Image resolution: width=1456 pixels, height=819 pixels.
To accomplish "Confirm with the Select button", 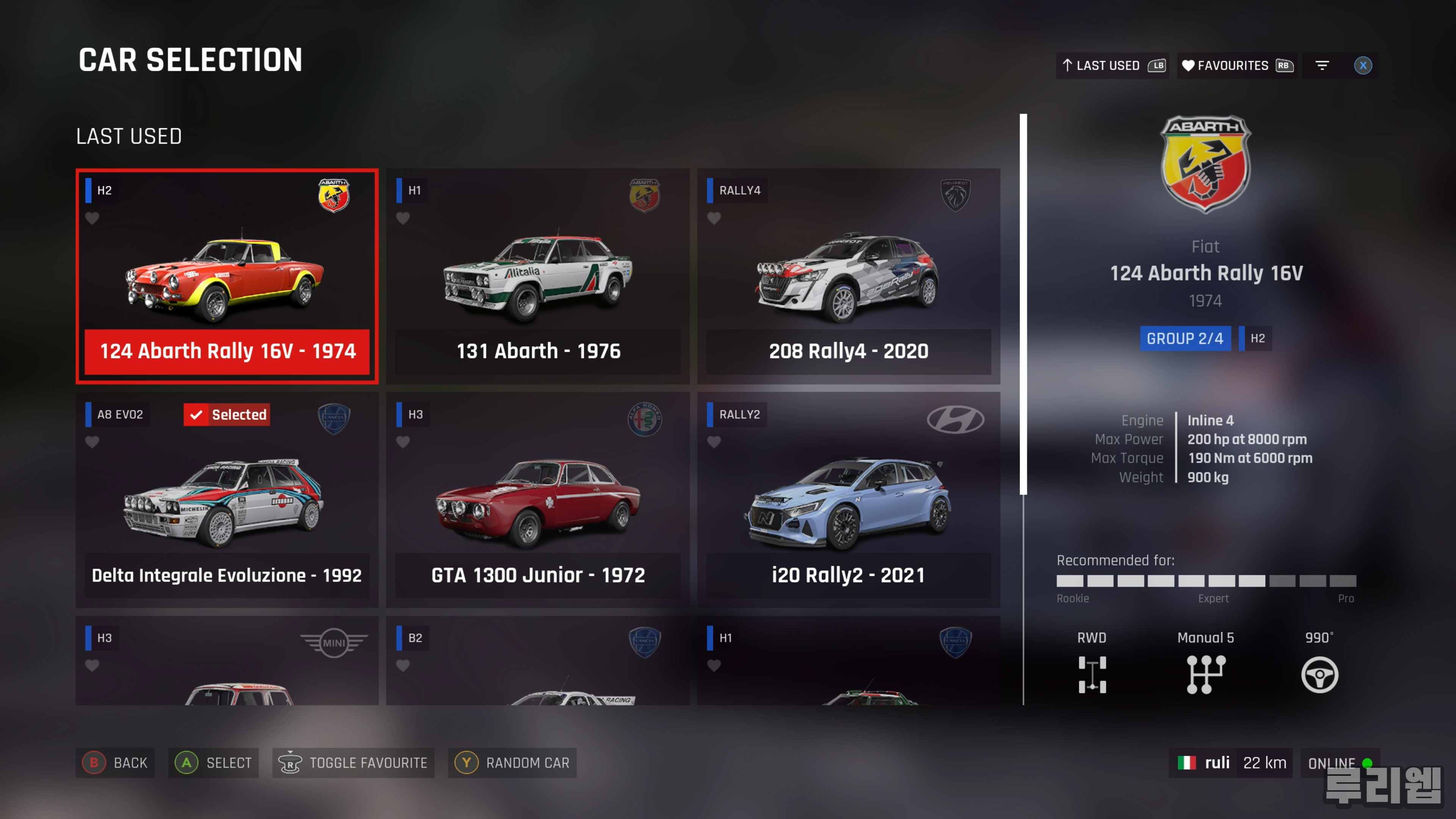I will tap(213, 763).
